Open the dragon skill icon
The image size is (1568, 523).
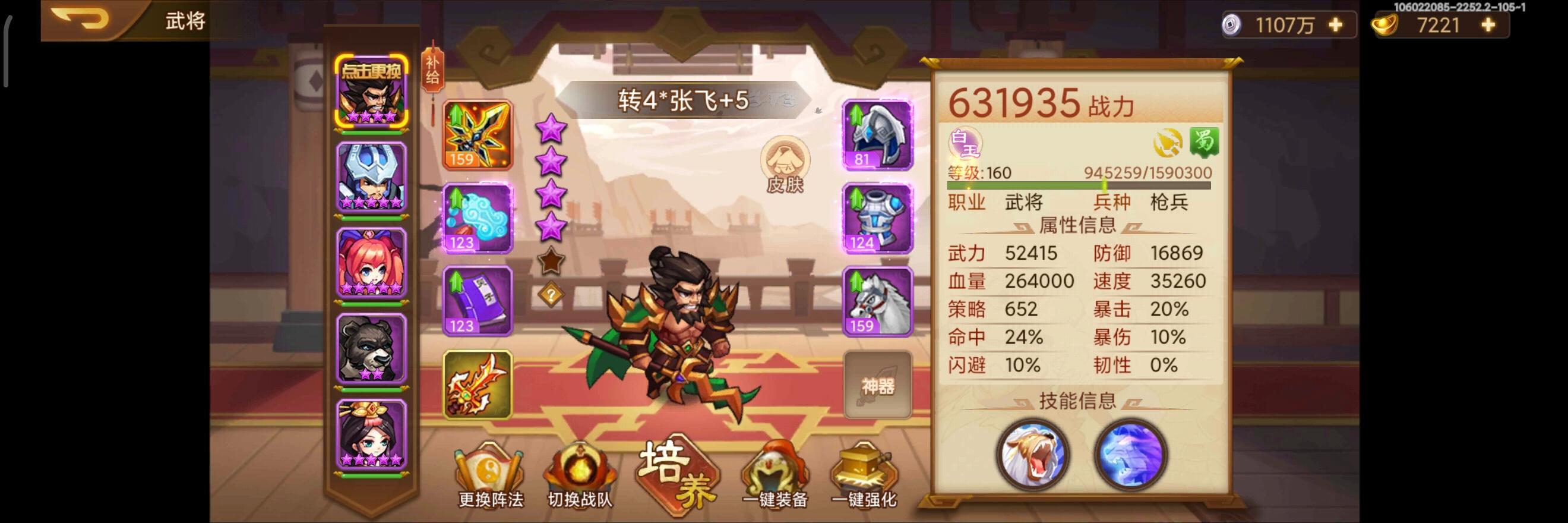[1129, 456]
